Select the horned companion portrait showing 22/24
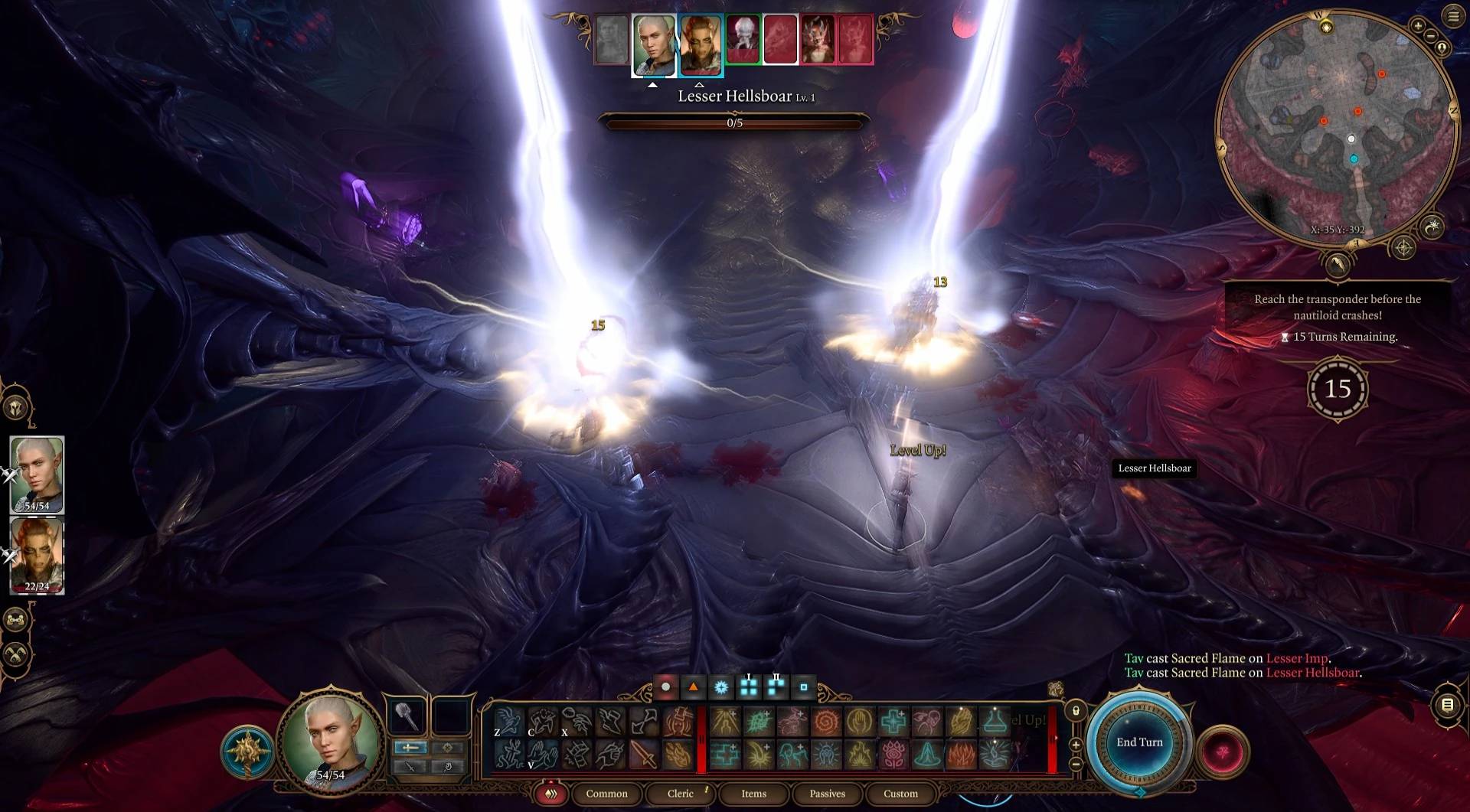The image size is (1470, 812). pyautogui.click(x=37, y=556)
